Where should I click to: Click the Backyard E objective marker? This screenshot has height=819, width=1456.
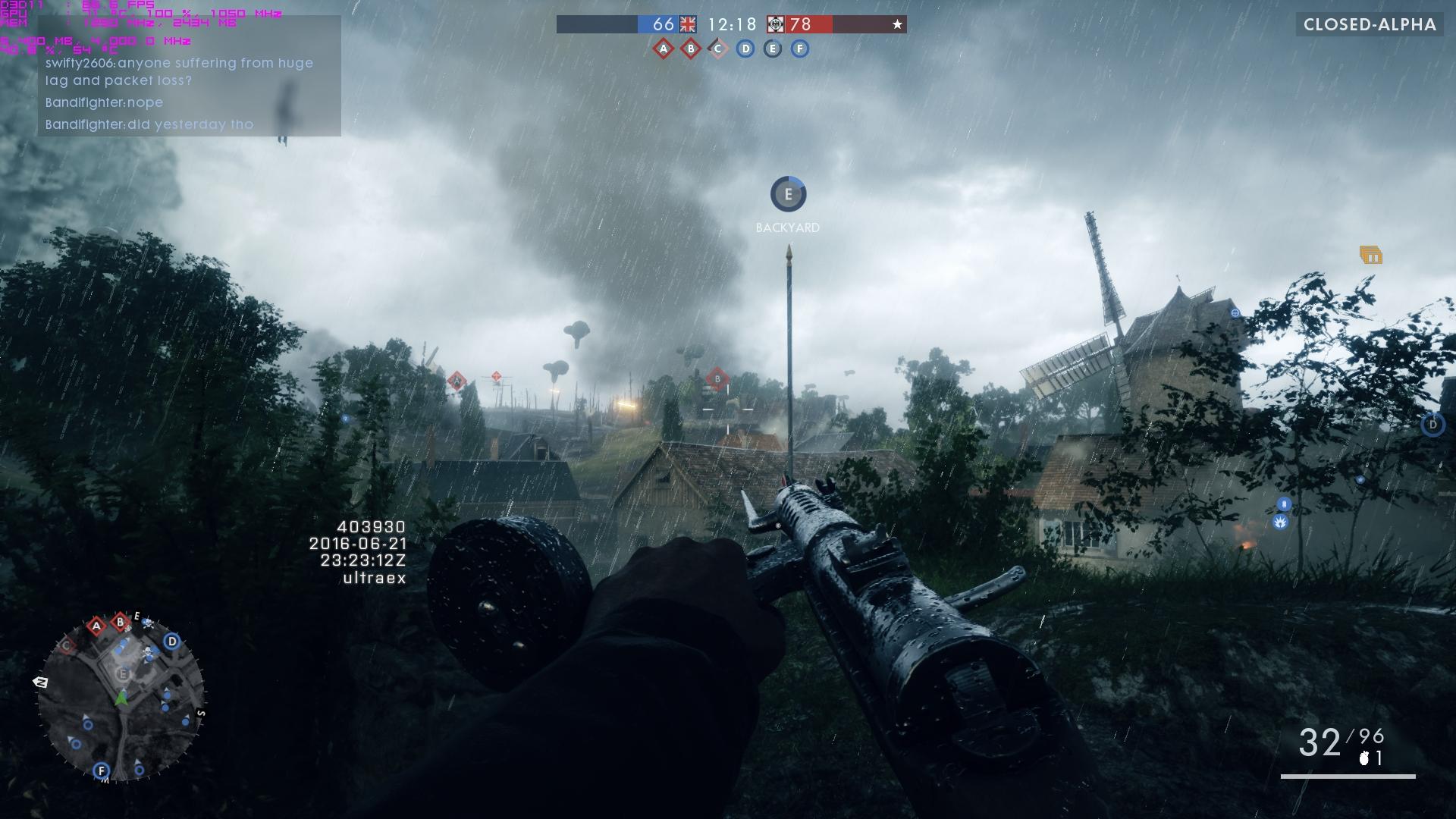(788, 195)
